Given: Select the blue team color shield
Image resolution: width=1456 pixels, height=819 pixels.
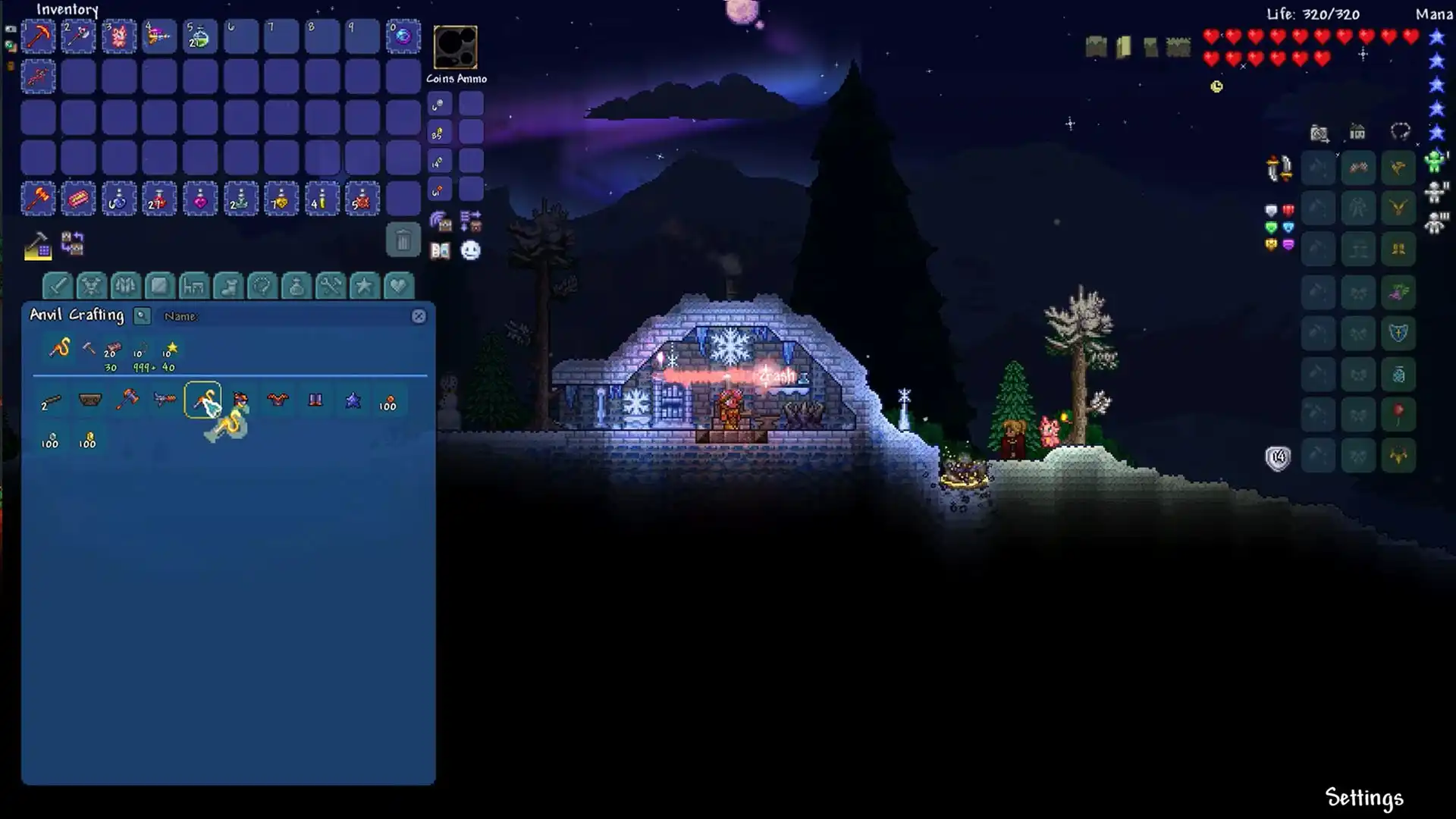Looking at the screenshot, I should pos(1288,227).
